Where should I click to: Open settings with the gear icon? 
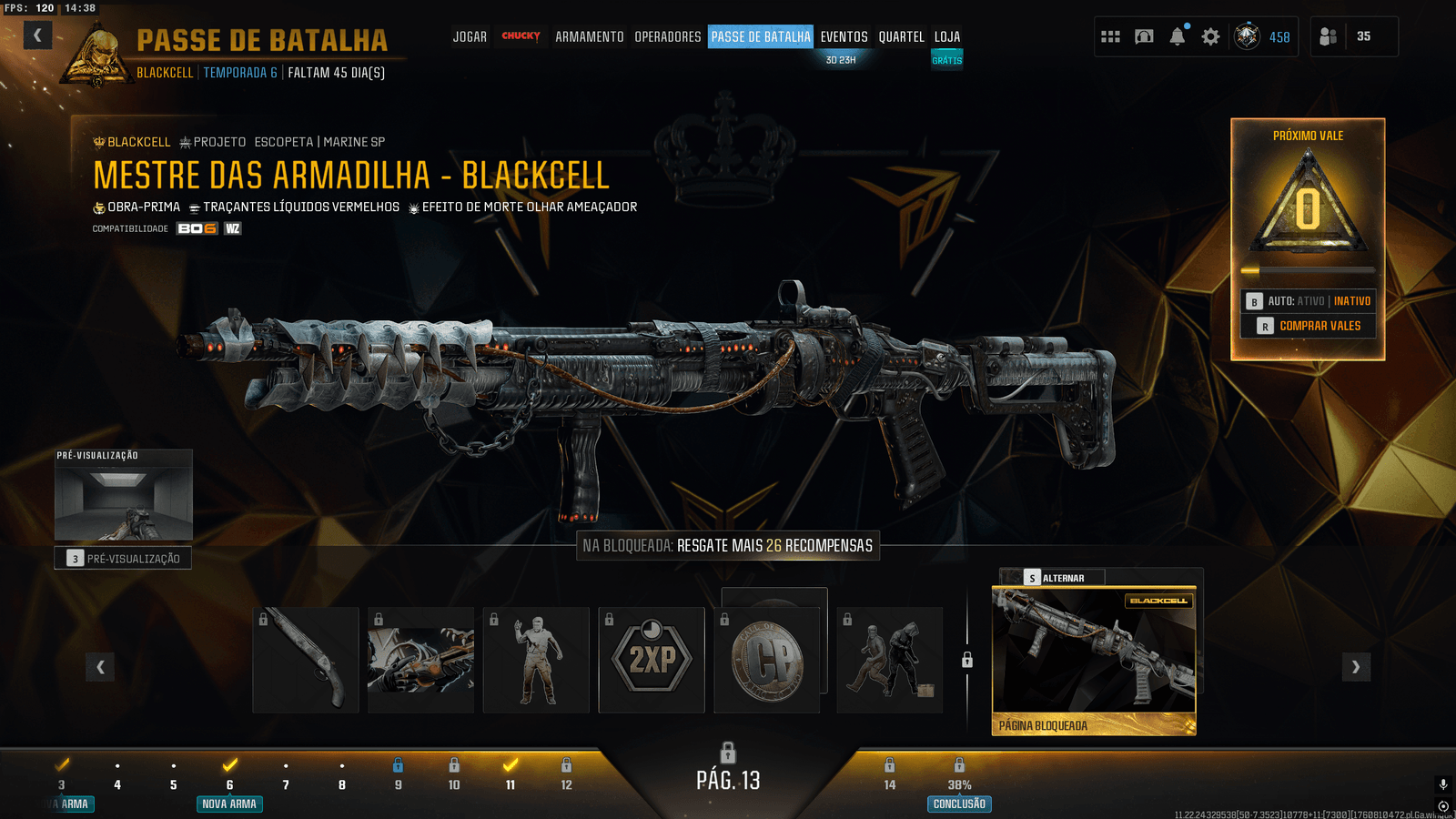click(x=1210, y=36)
